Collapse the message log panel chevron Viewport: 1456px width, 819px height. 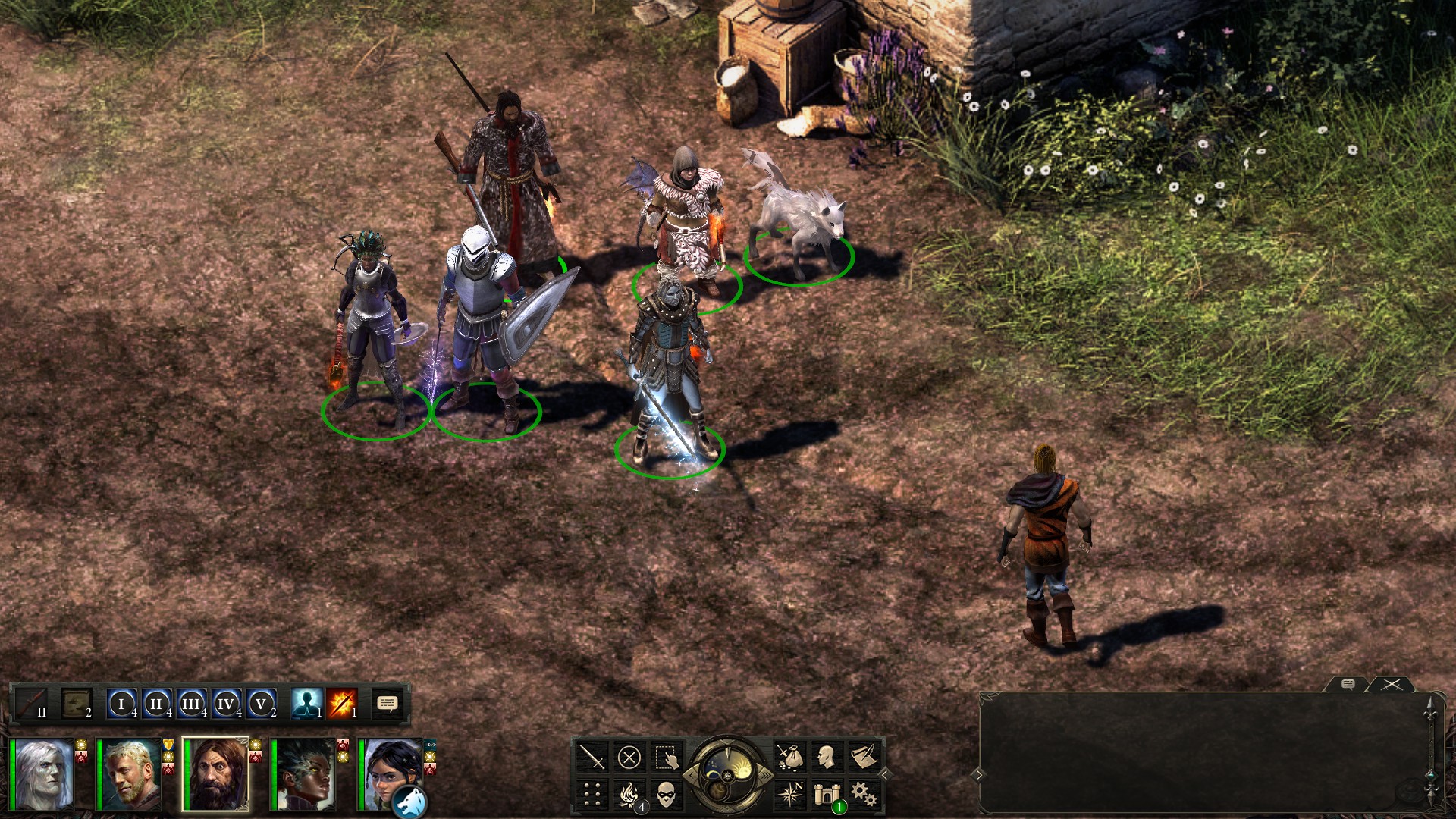978,775
